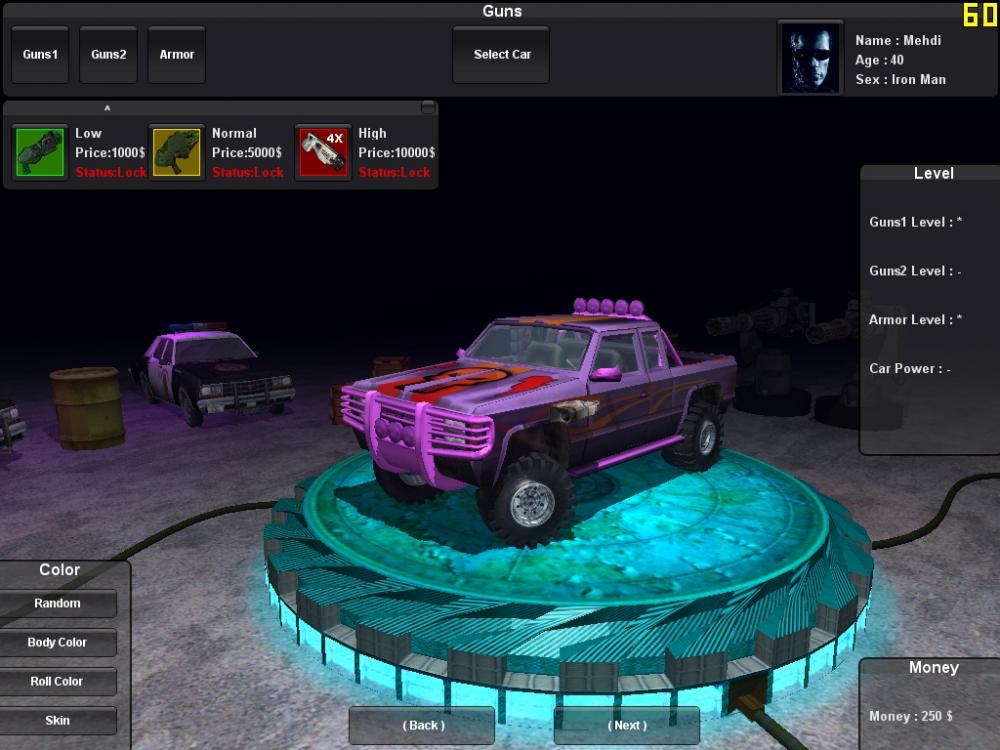
Task: Collapse the guns panel with the caret
Action: pos(107,108)
